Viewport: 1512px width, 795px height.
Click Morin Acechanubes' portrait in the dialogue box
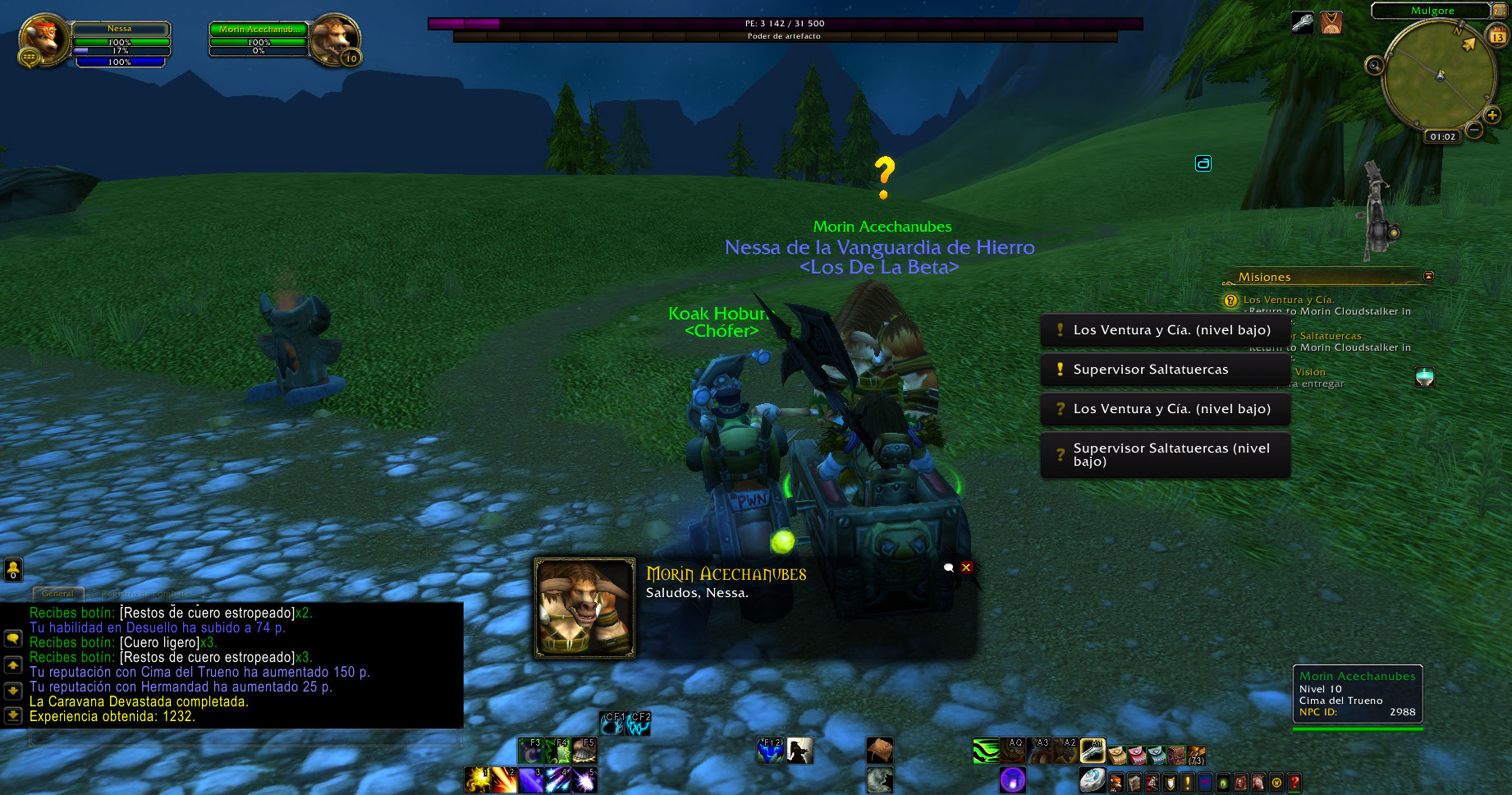[584, 608]
